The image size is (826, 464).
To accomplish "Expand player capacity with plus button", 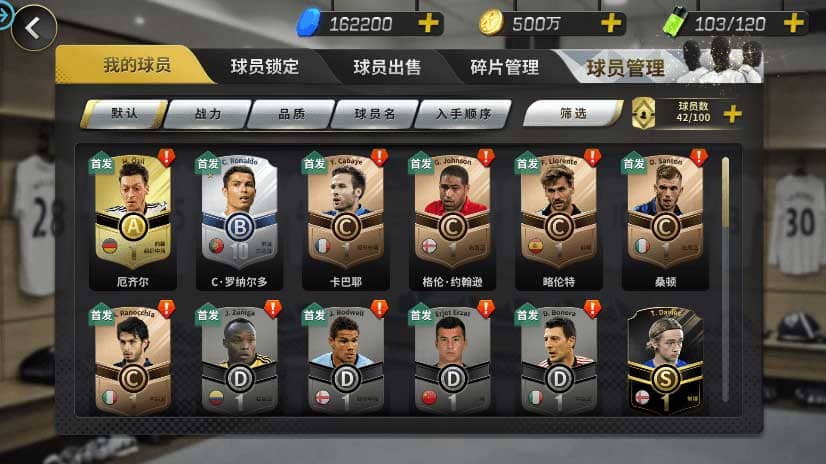I will click(x=732, y=113).
